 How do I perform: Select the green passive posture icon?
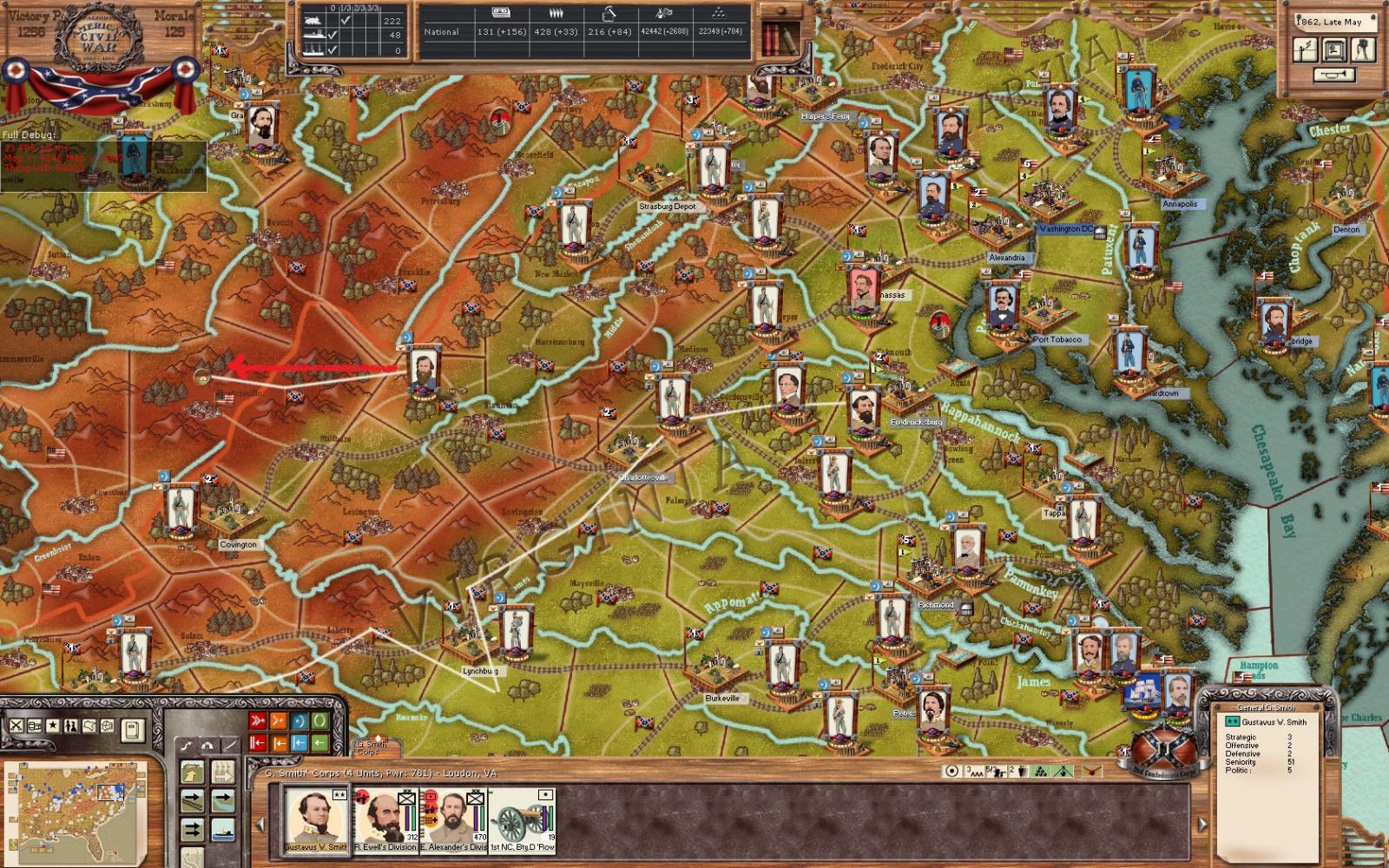click(319, 720)
